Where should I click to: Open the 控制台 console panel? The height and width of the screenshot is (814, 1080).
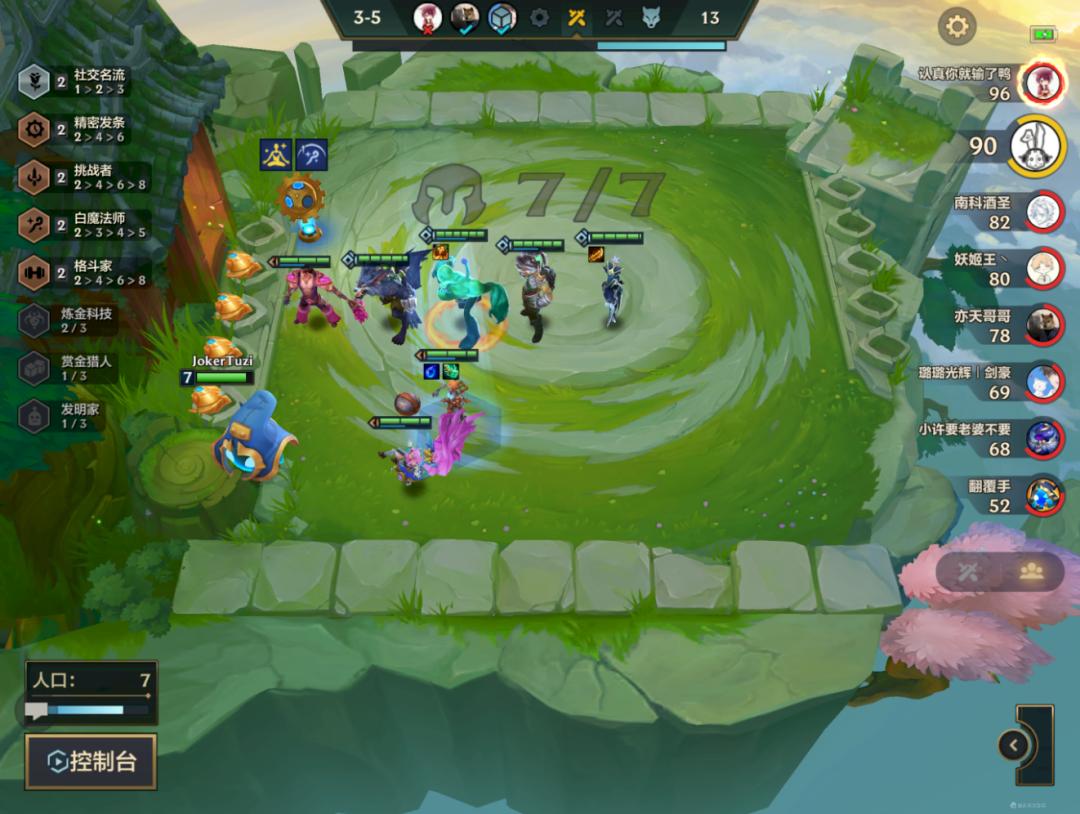tap(91, 762)
